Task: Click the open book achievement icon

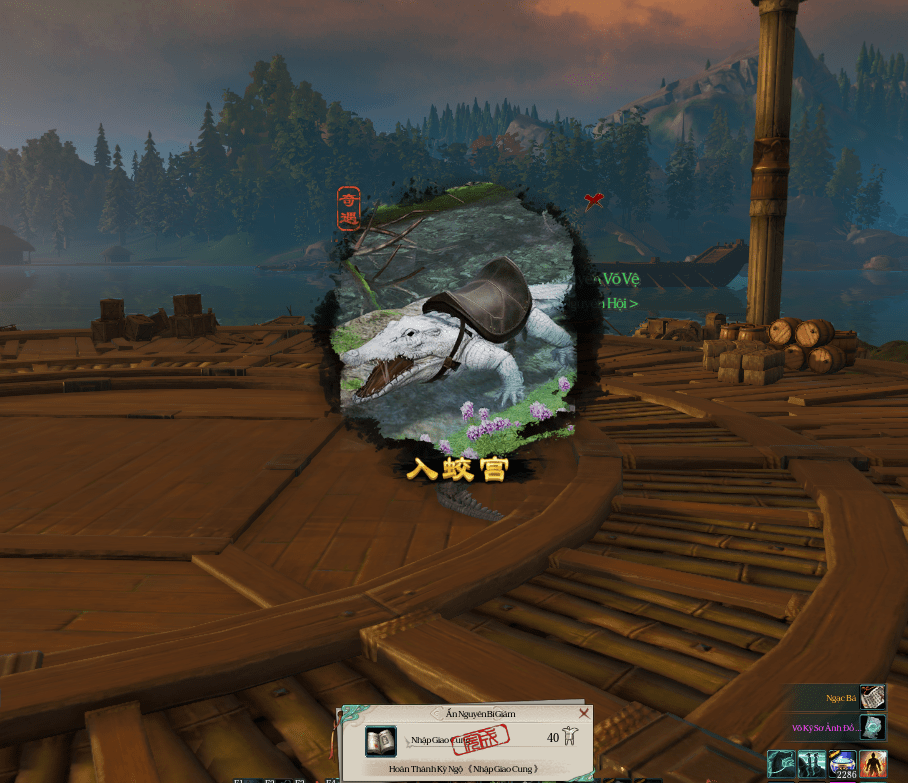Action: coord(380,741)
